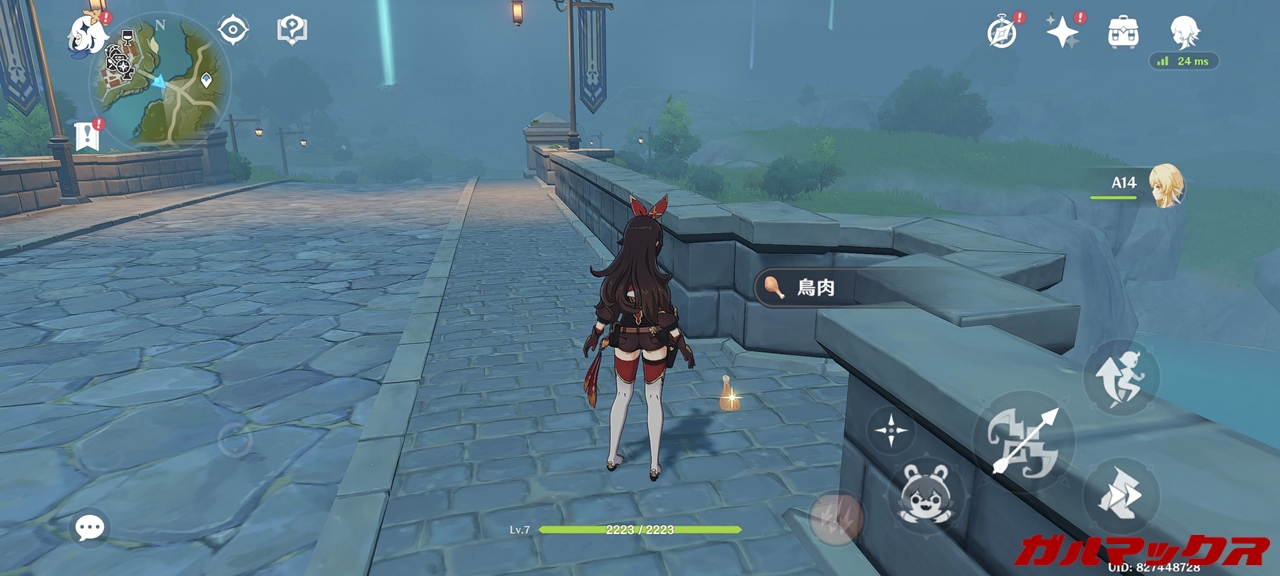This screenshot has height=576, width=1280.
Task: Tap the jump button
Action: pos(1121,377)
